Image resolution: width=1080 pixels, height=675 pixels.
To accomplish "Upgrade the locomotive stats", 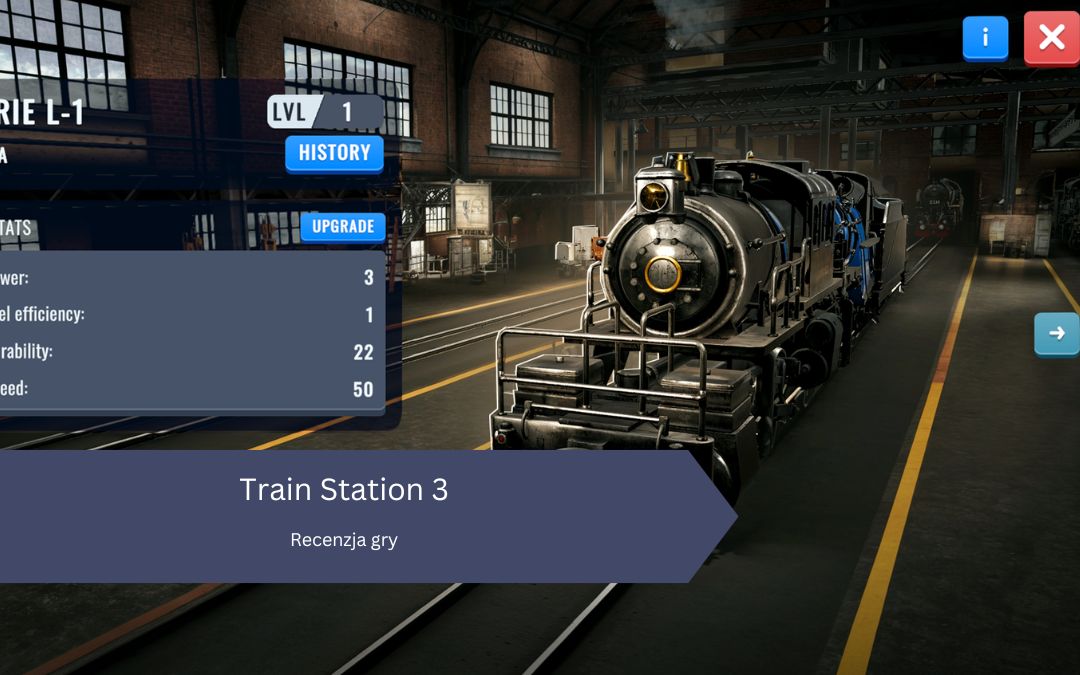I will [342, 226].
